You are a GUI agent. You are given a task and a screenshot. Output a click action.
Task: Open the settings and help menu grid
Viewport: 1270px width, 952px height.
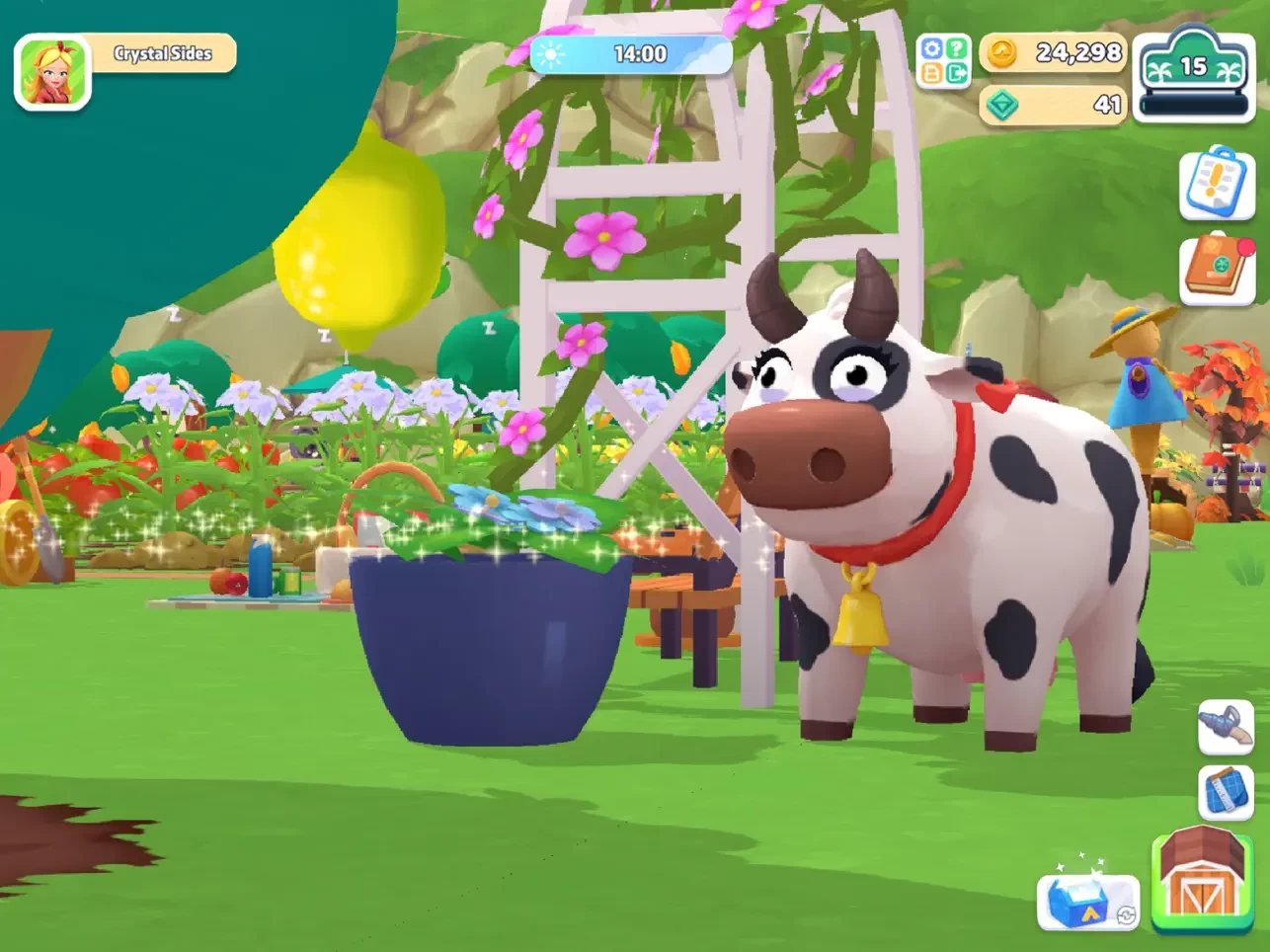click(x=944, y=61)
